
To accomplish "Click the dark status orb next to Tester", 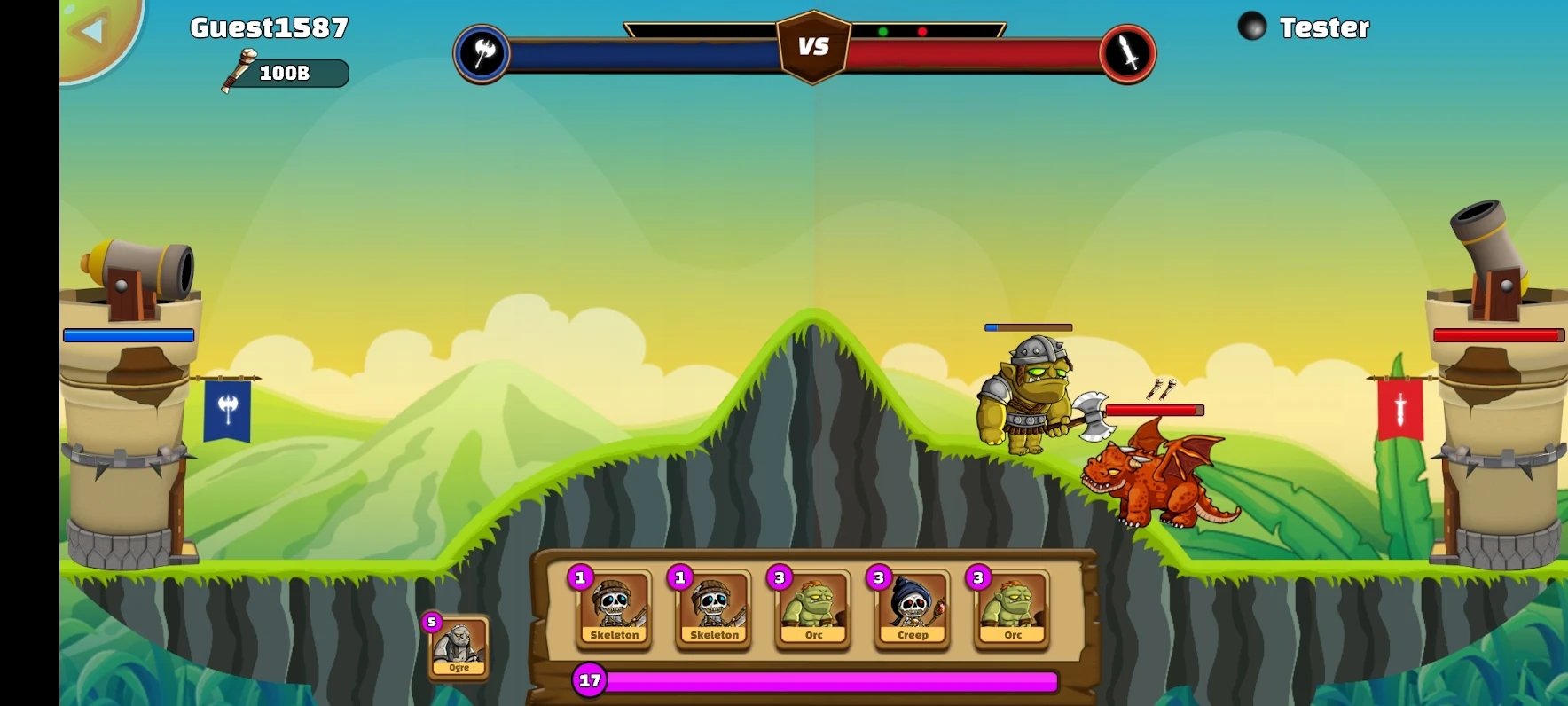I will pos(1251,26).
